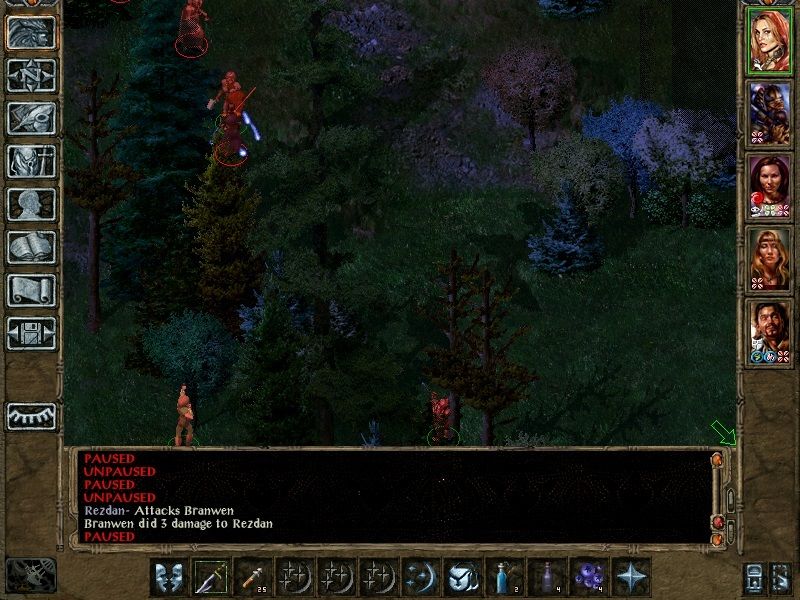Click the closed-eye rest button
The width and height of the screenshot is (800, 600).
click(31, 416)
